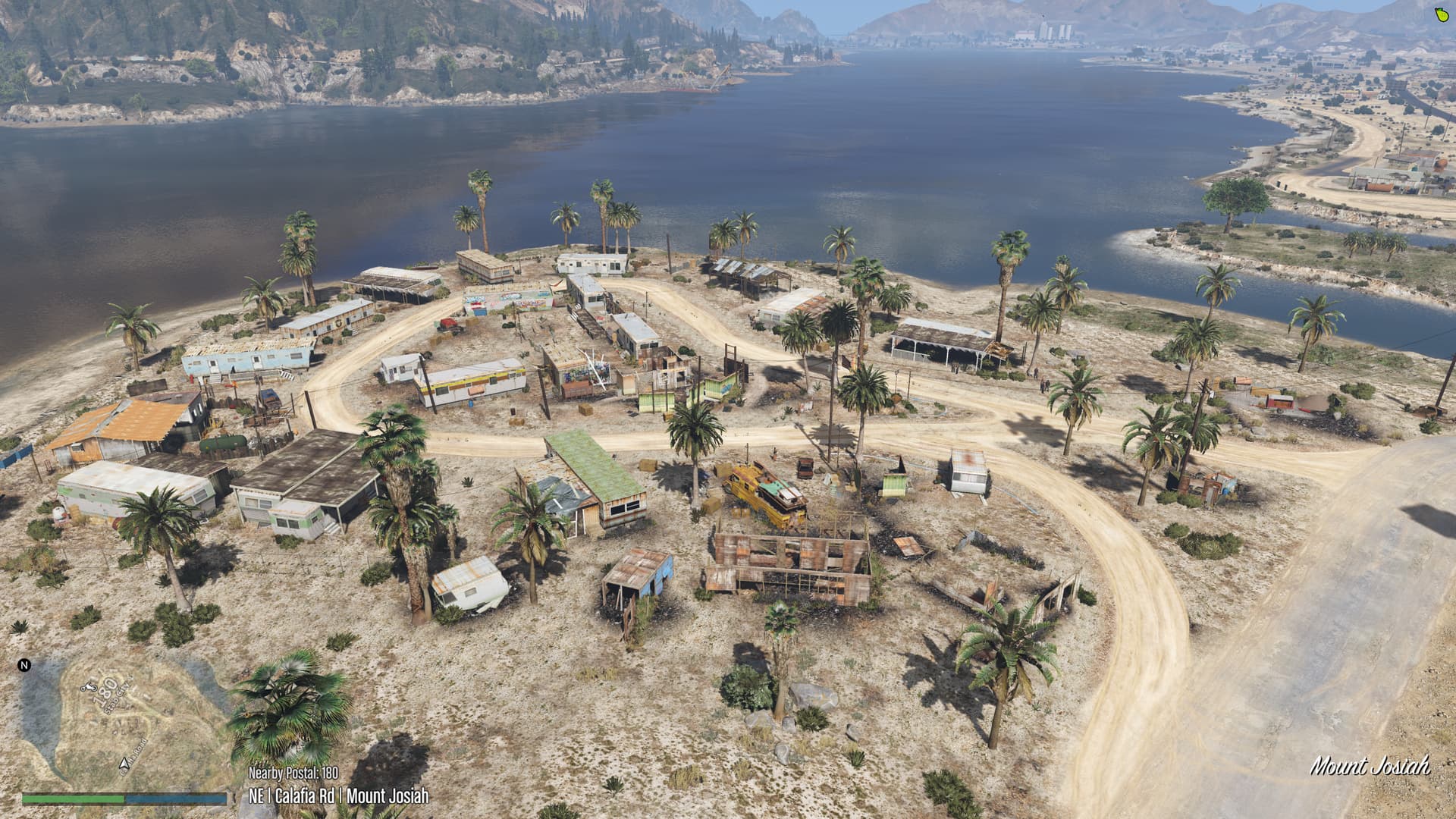Select the white player arrow on the minimap
This screenshot has height=819, width=1456.
[124, 763]
